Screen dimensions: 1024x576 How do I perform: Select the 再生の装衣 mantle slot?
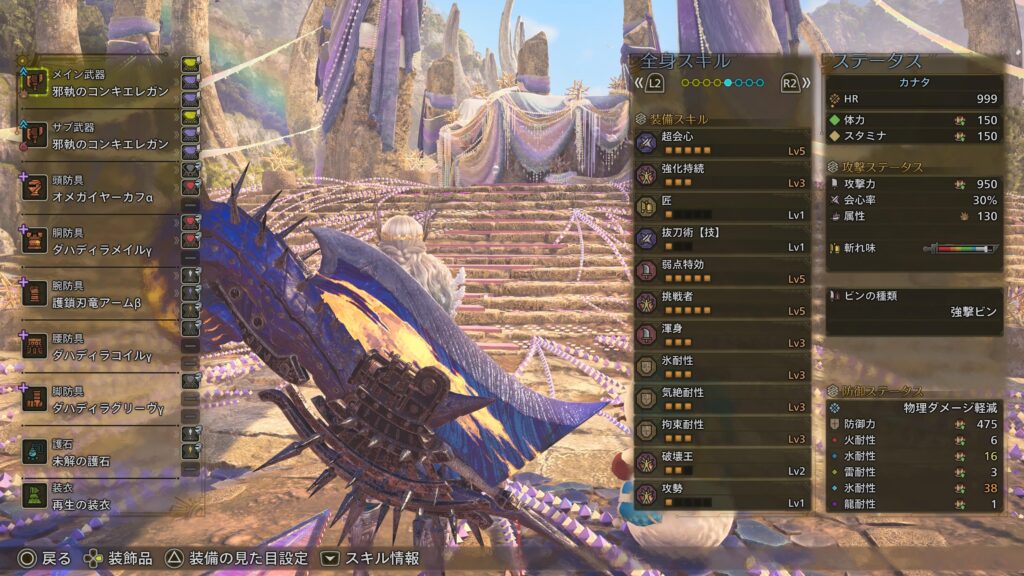[100, 496]
